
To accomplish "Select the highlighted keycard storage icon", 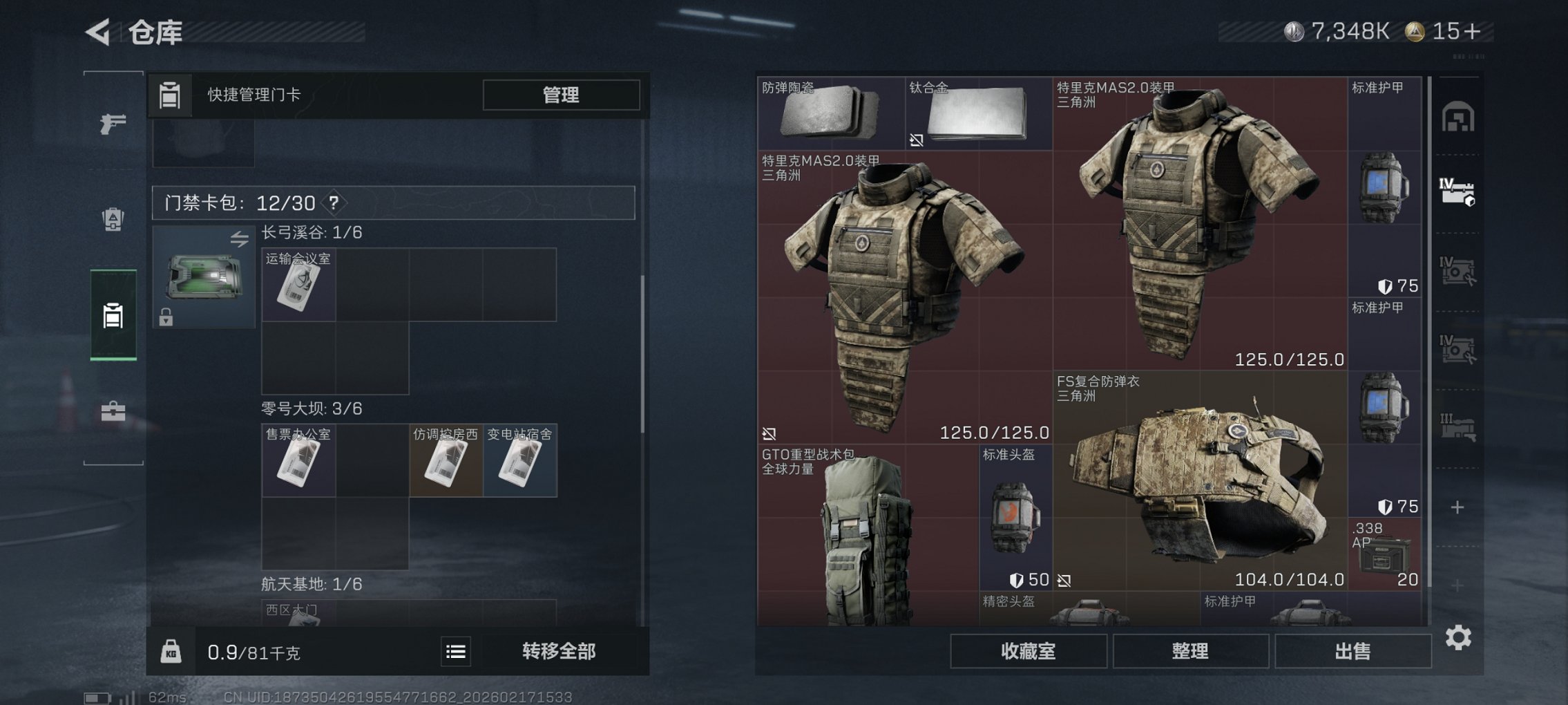I will (113, 317).
